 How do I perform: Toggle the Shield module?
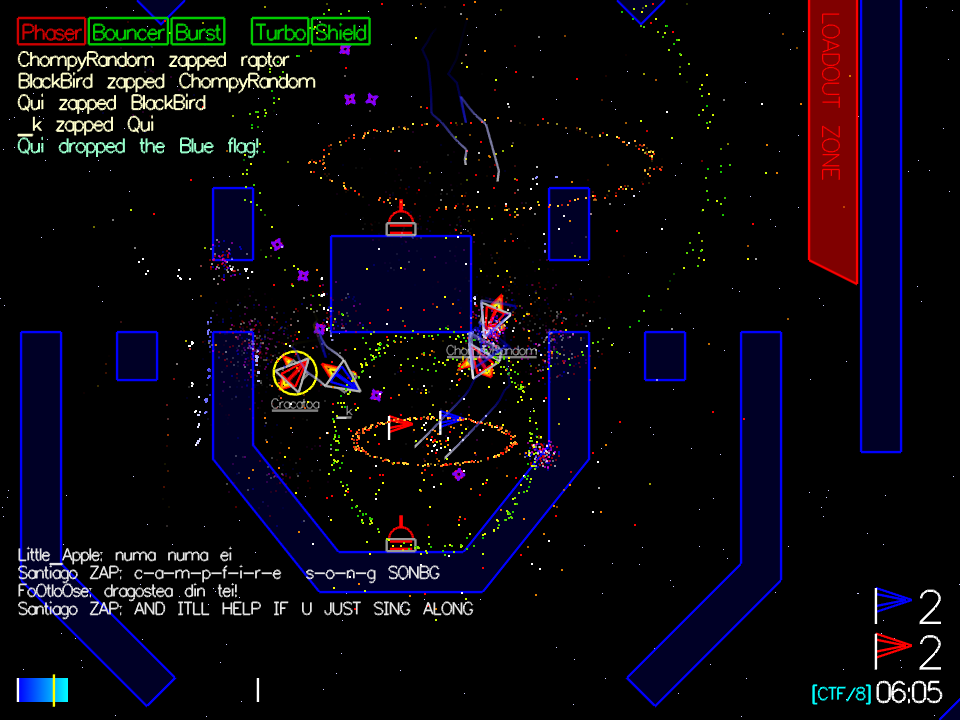pyautogui.click(x=341, y=32)
